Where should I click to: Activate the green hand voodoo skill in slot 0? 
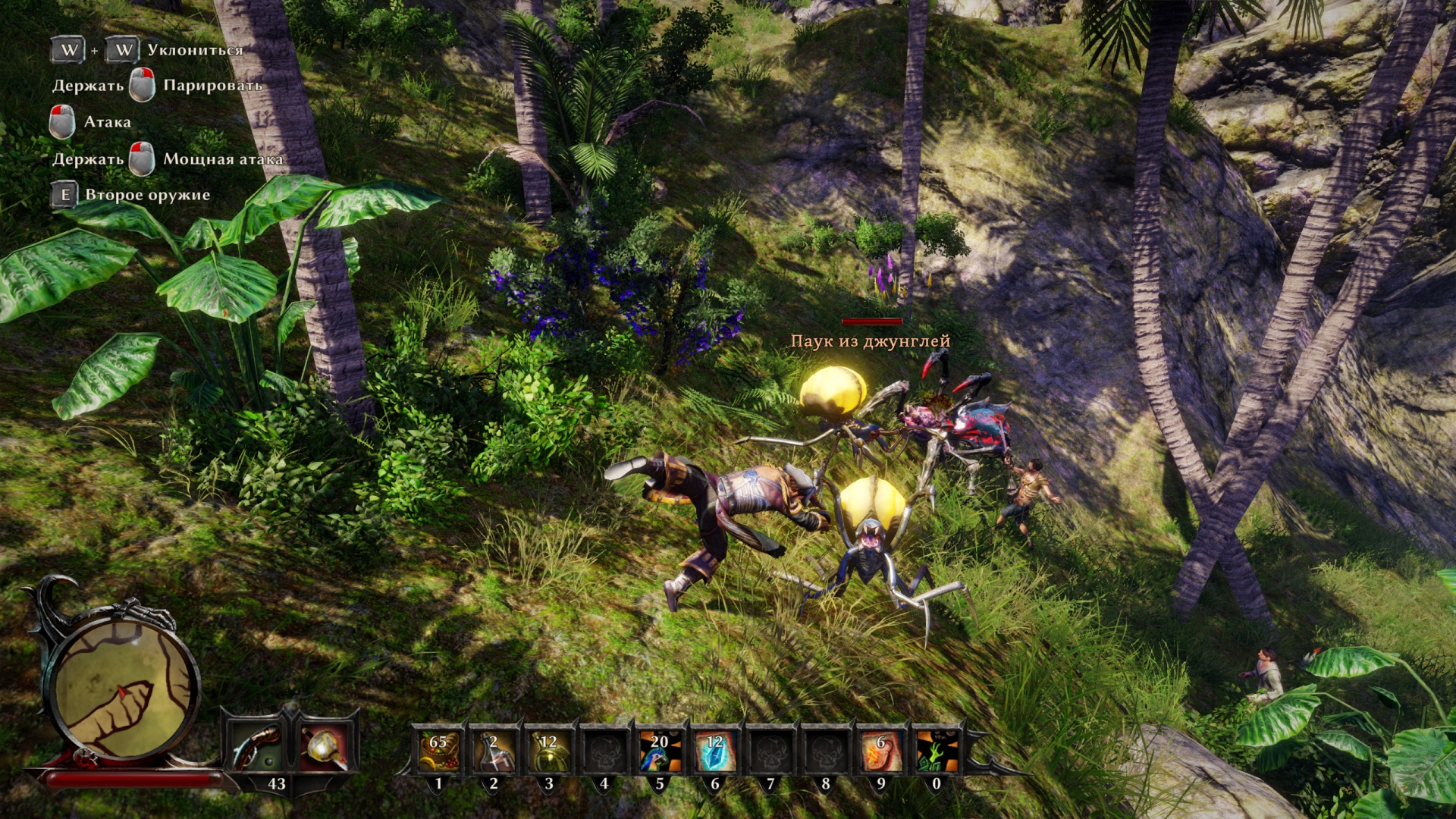click(936, 750)
